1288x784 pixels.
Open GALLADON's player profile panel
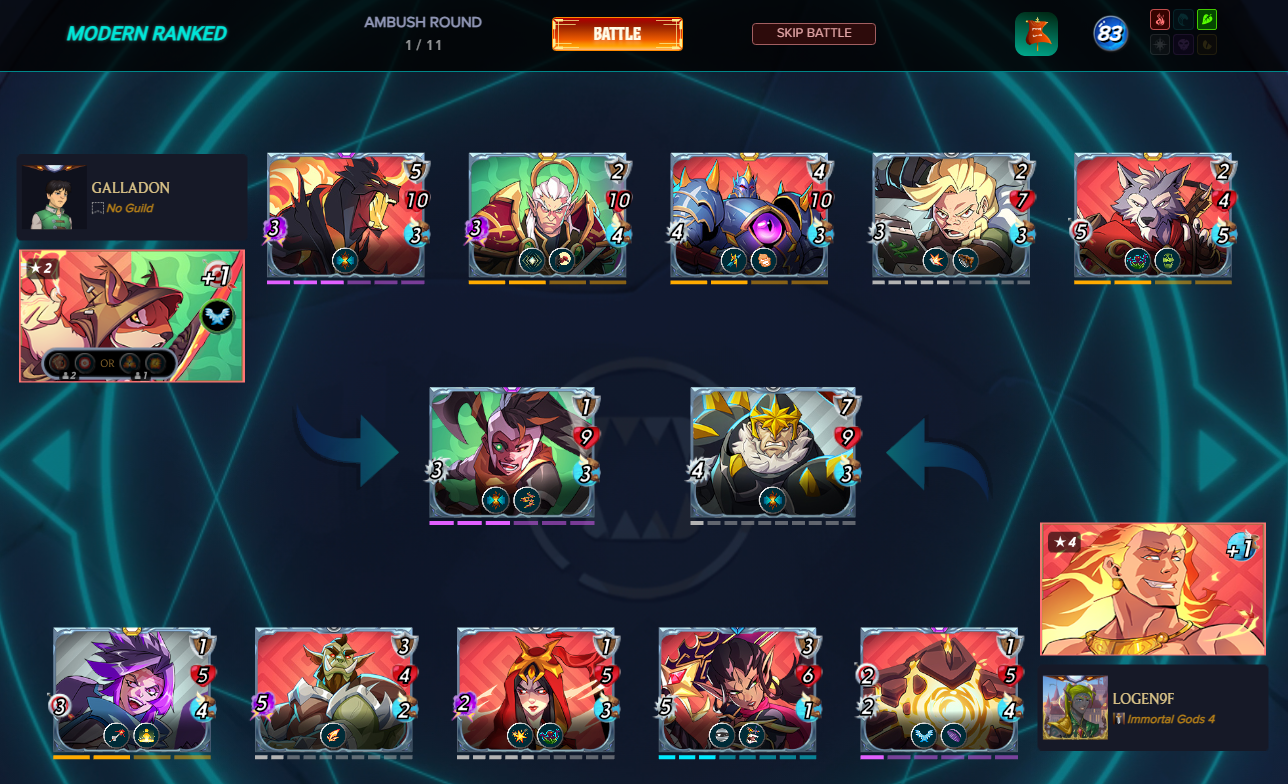(132, 197)
